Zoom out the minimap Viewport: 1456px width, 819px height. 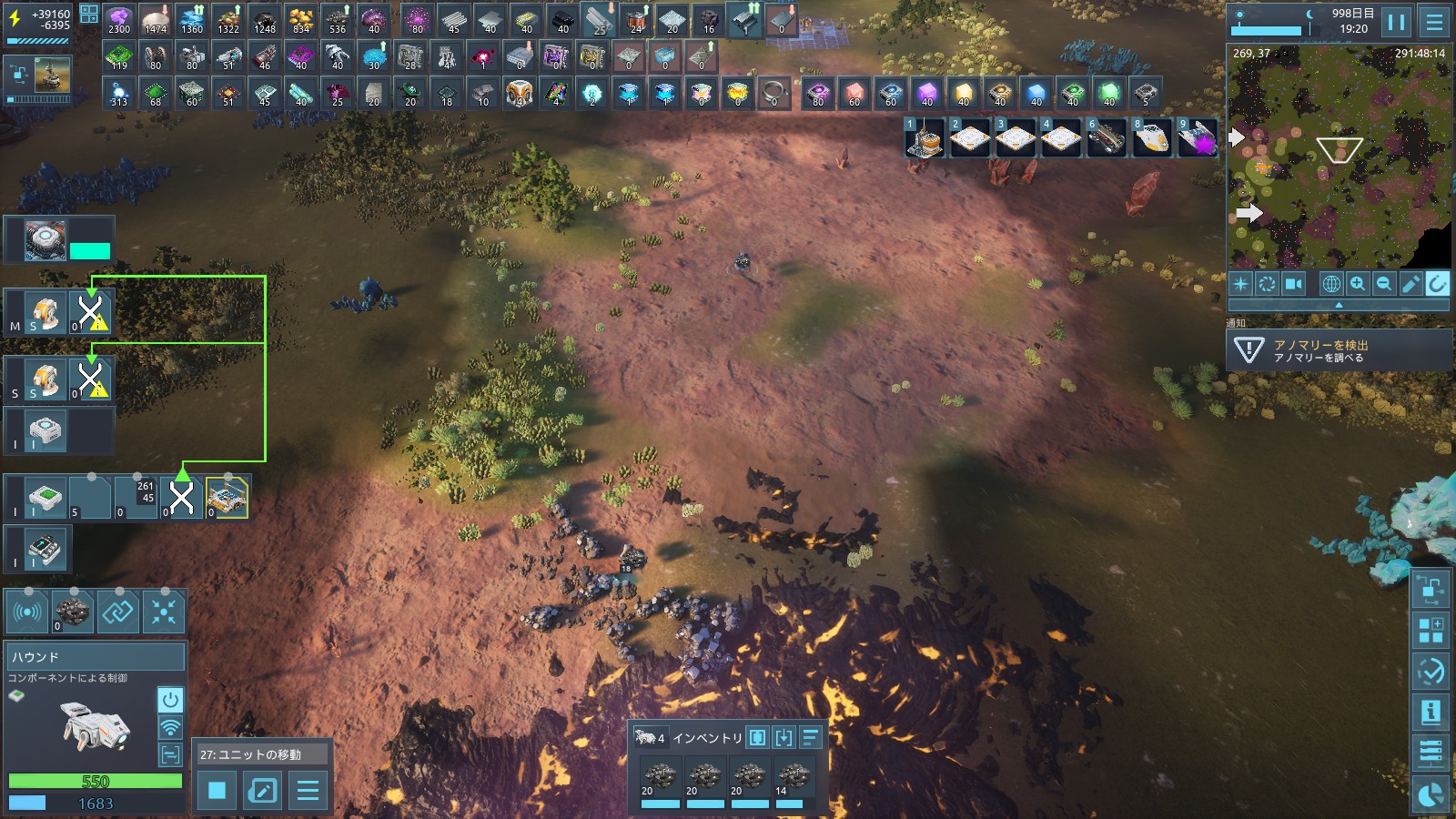[x=1384, y=284]
